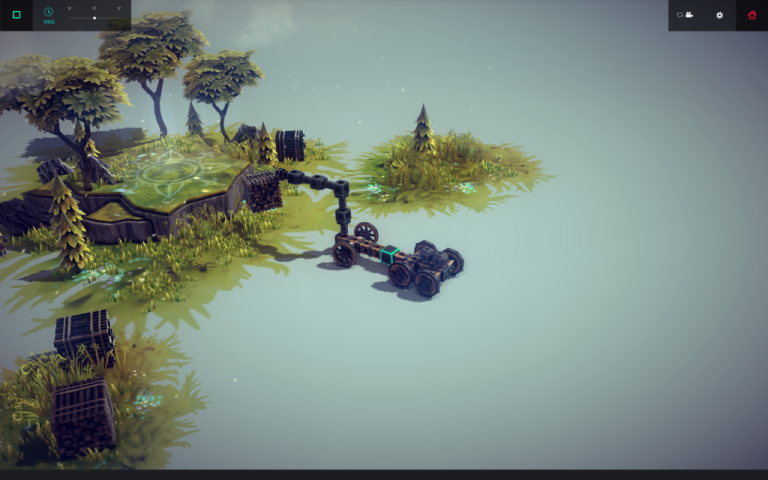
Task: Adjust the time scale slider handle
Action: 94,18
